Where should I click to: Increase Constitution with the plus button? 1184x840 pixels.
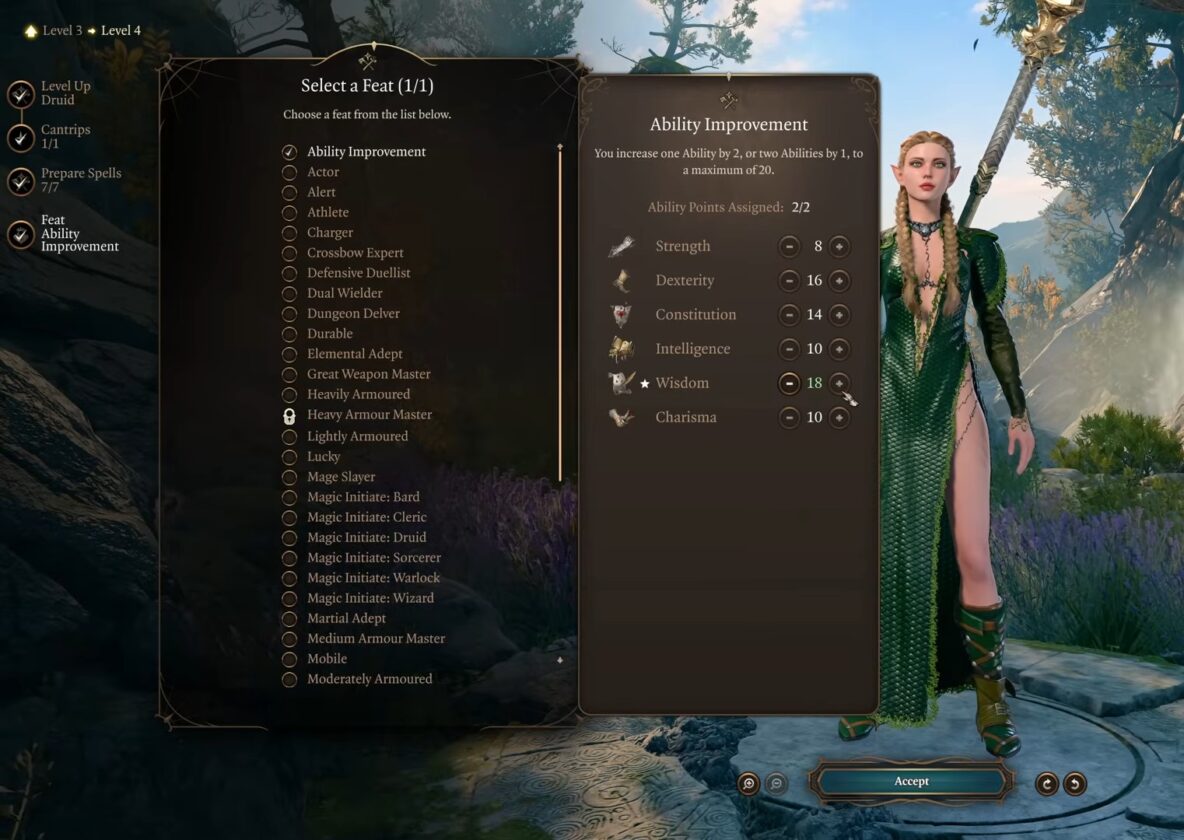(x=839, y=315)
